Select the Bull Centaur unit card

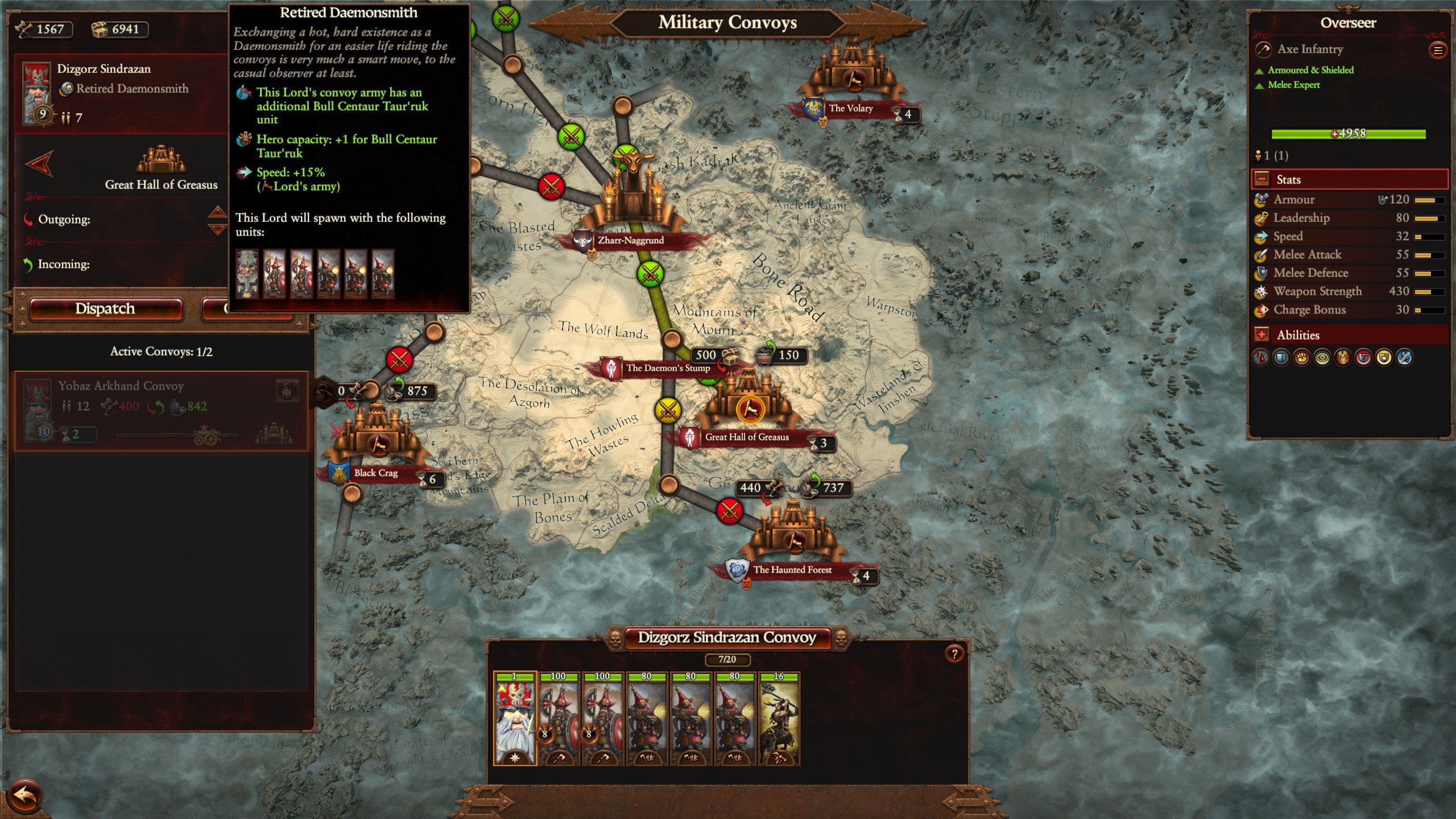coord(779,719)
